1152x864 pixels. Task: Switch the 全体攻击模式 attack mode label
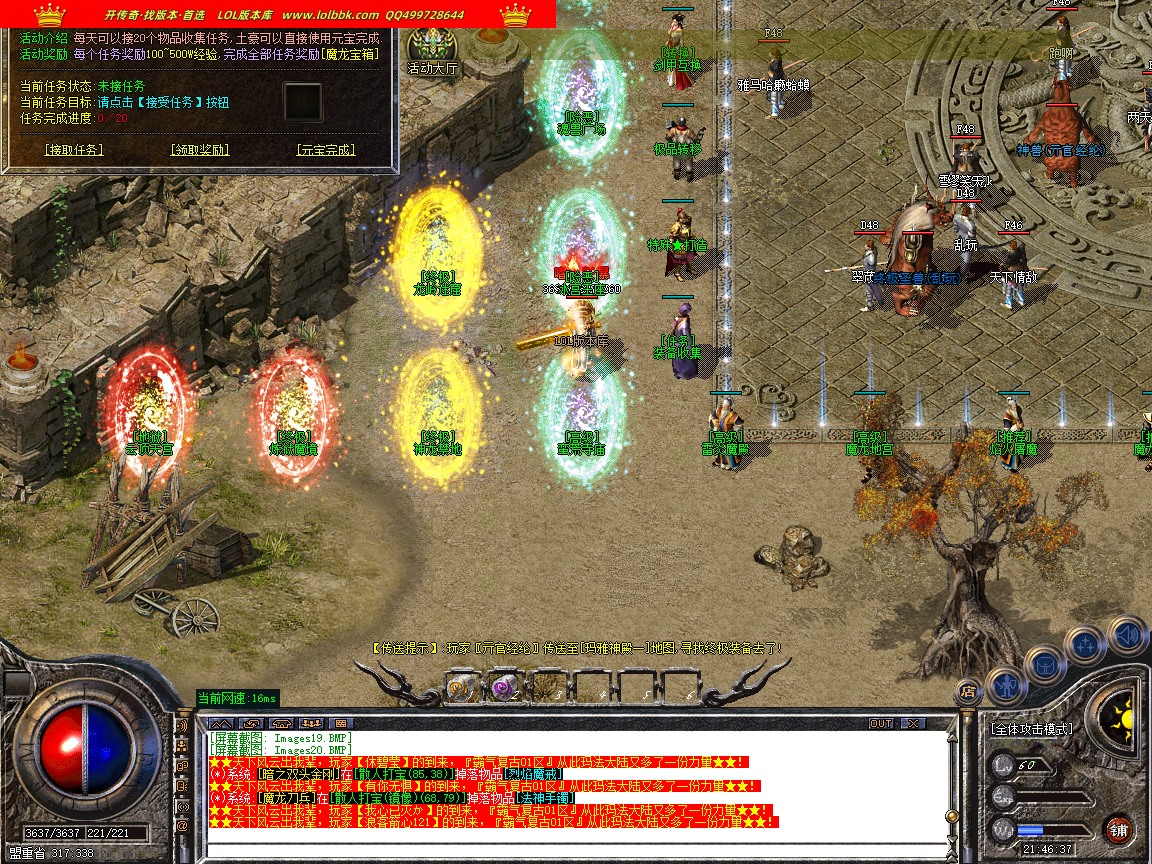point(1032,729)
